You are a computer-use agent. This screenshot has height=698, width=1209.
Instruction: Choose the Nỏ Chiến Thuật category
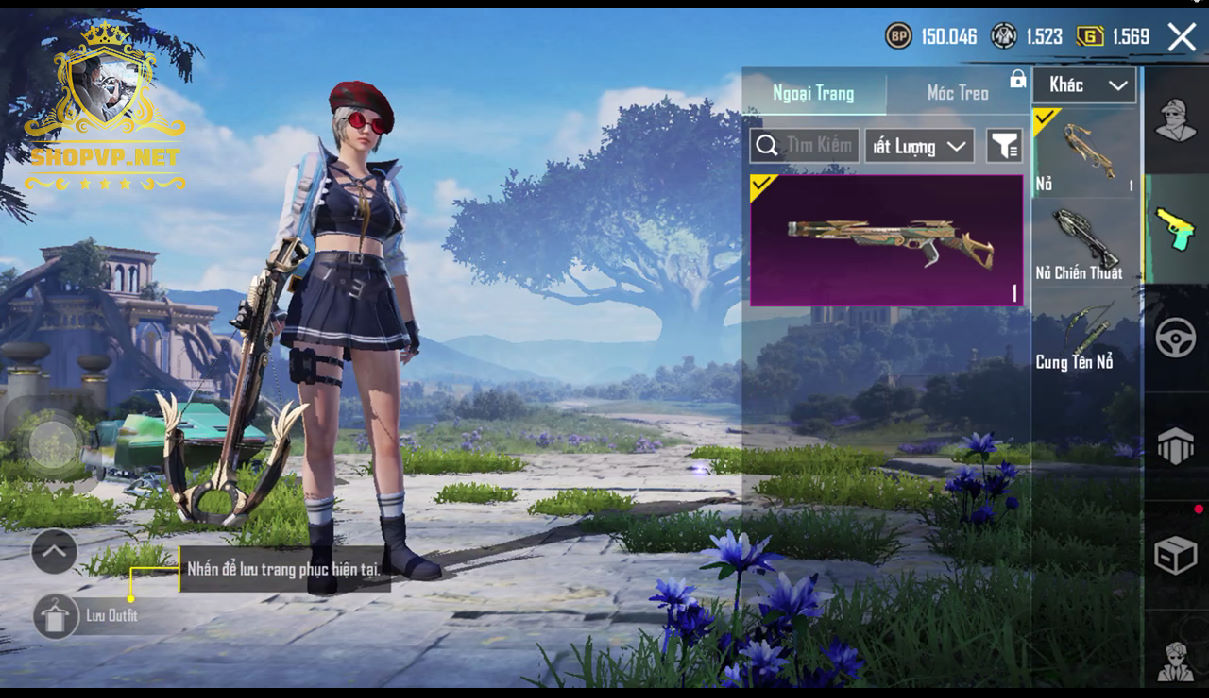click(1086, 242)
